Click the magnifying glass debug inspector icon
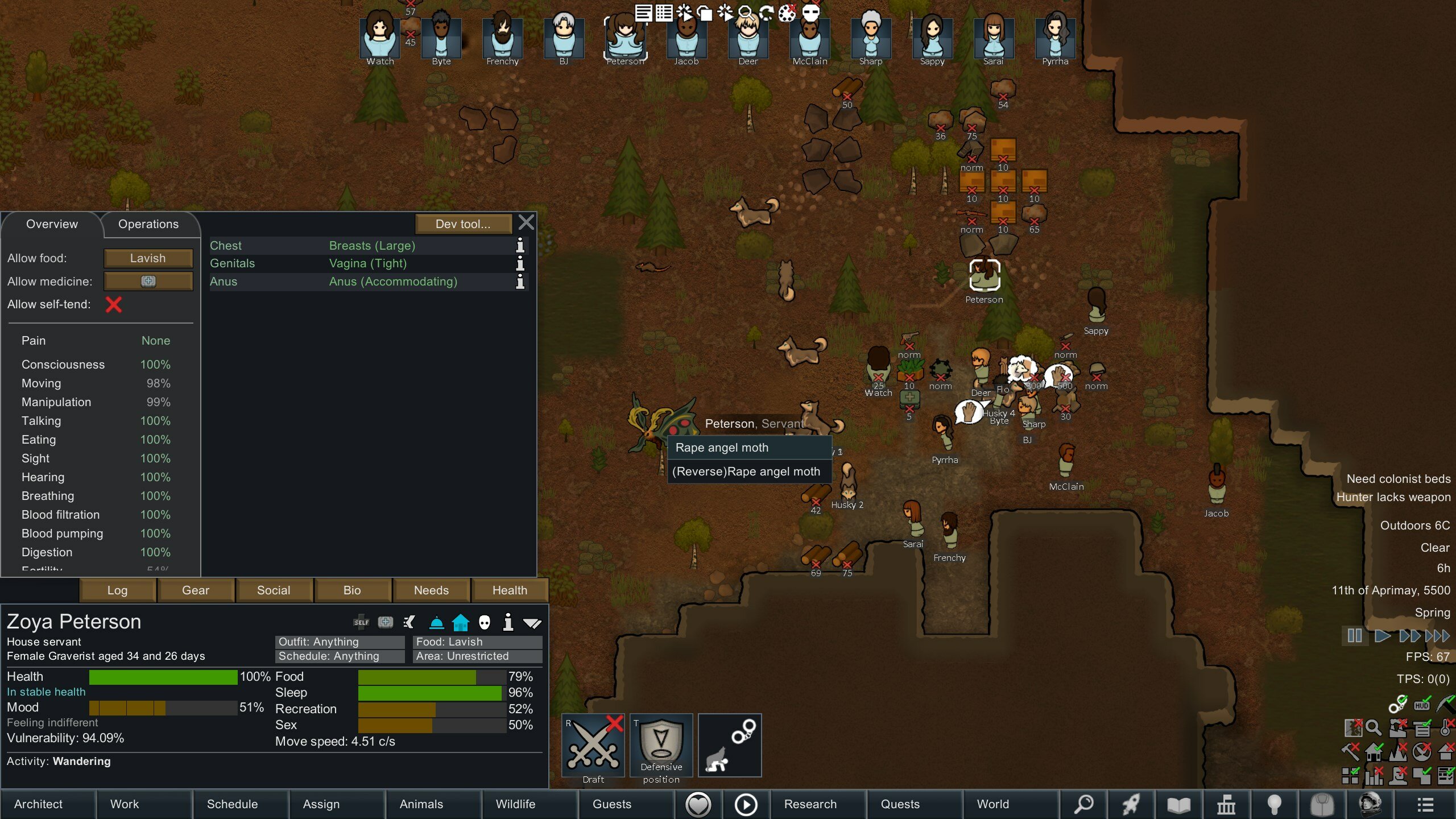The width and height of the screenshot is (1456, 819). pos(745,13)
